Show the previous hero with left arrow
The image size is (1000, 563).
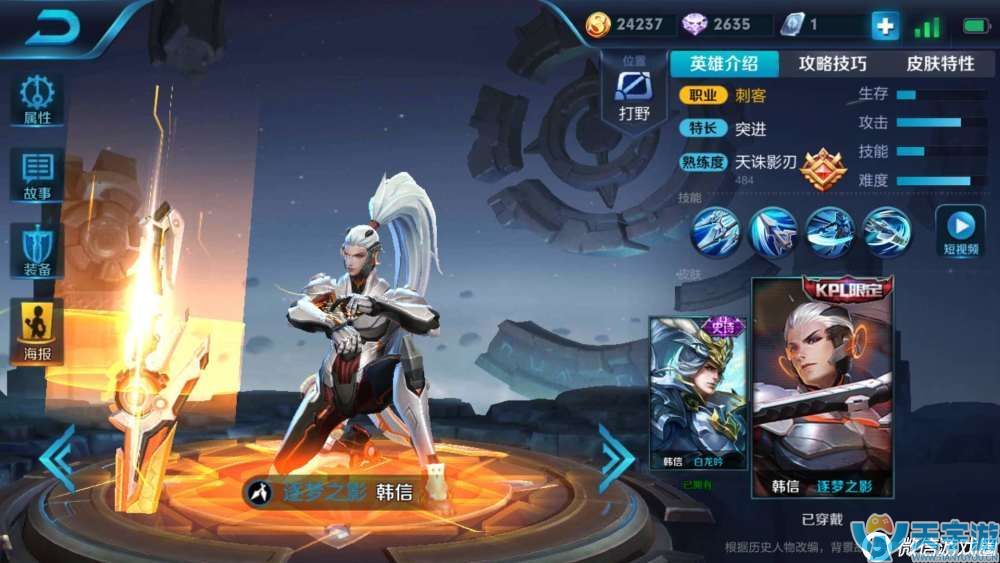(57, 458)
